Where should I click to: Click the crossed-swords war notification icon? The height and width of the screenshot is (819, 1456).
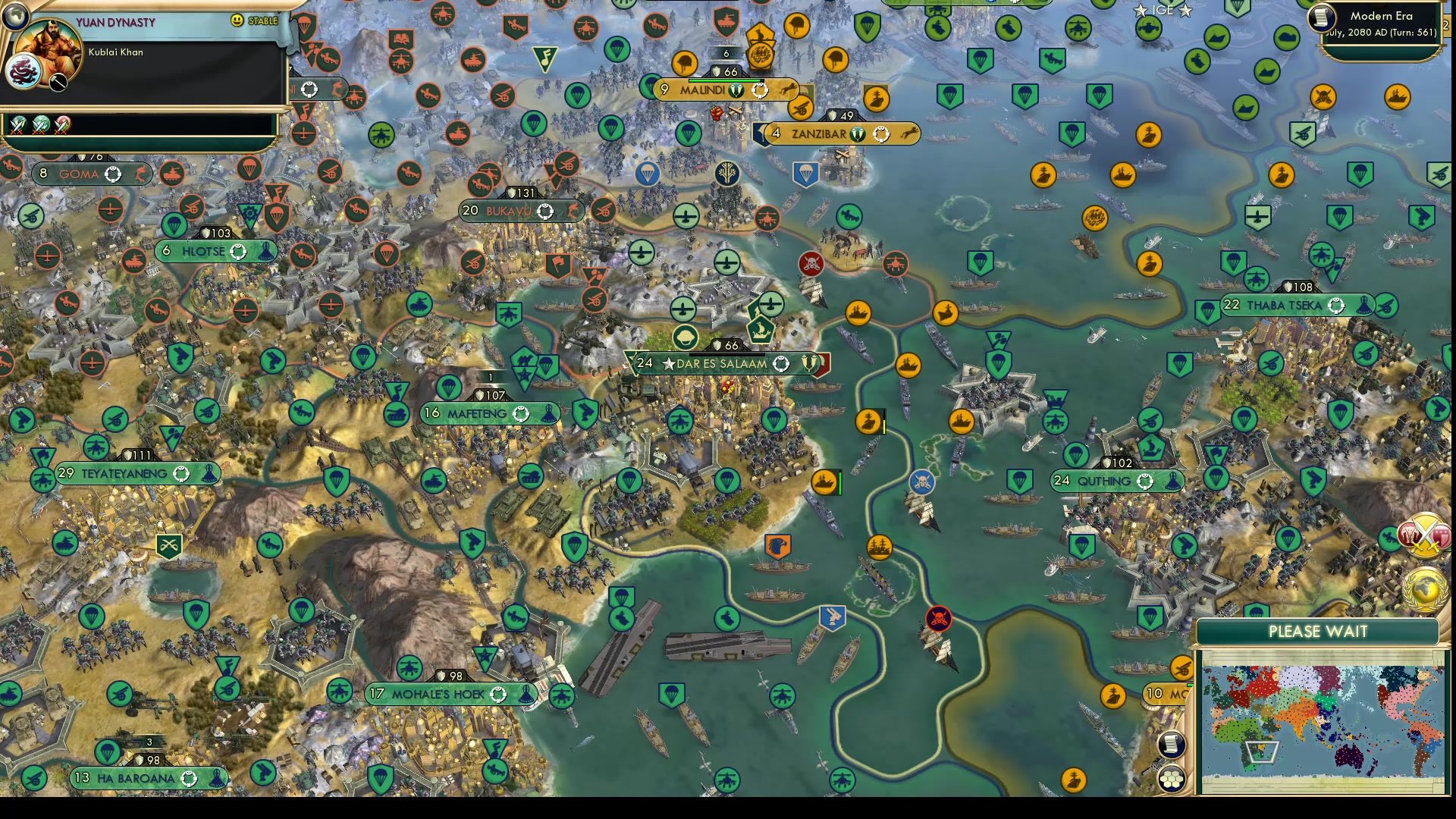coord(1423,536)
